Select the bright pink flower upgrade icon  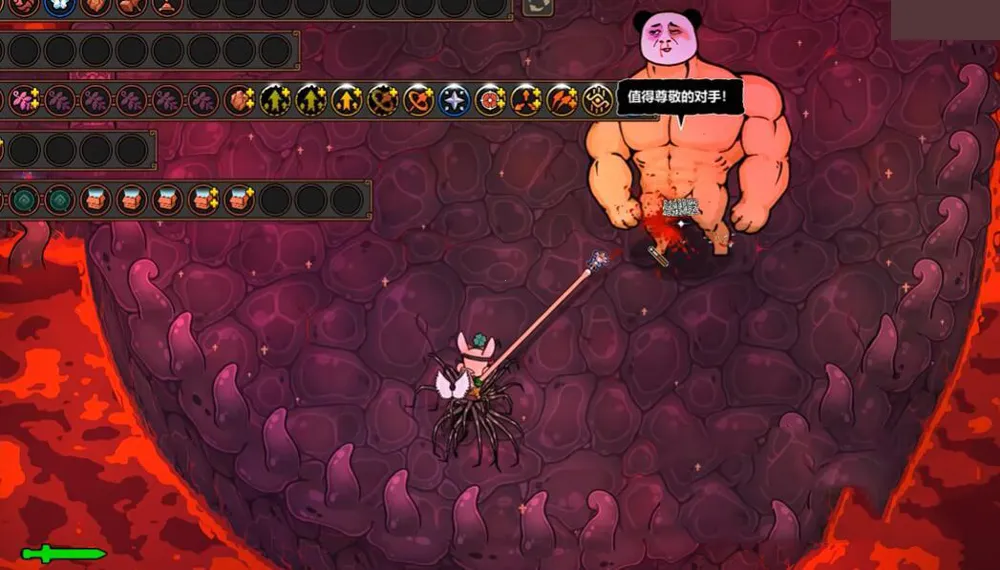22,100
